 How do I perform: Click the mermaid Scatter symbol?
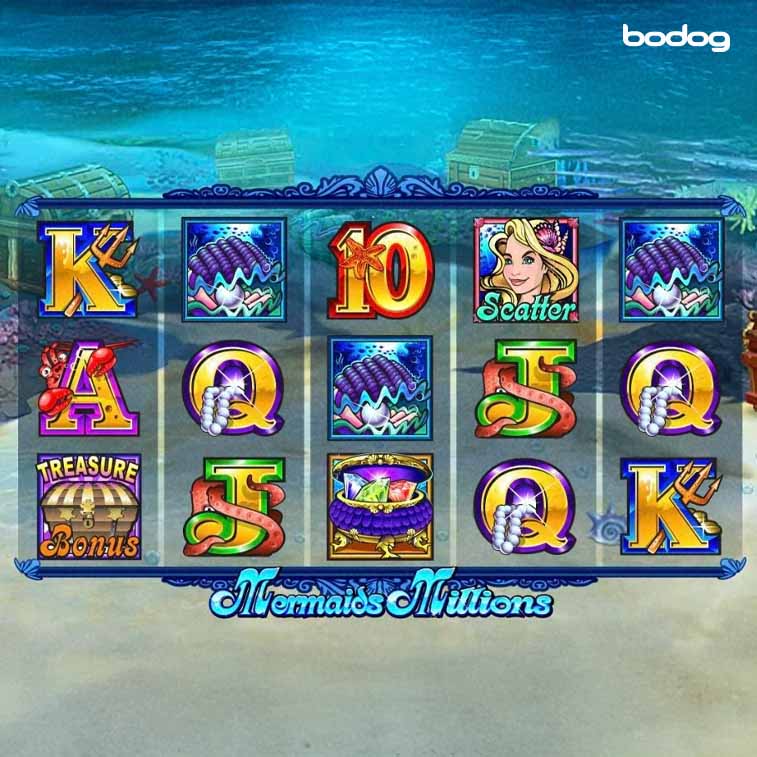pos(525,270)
